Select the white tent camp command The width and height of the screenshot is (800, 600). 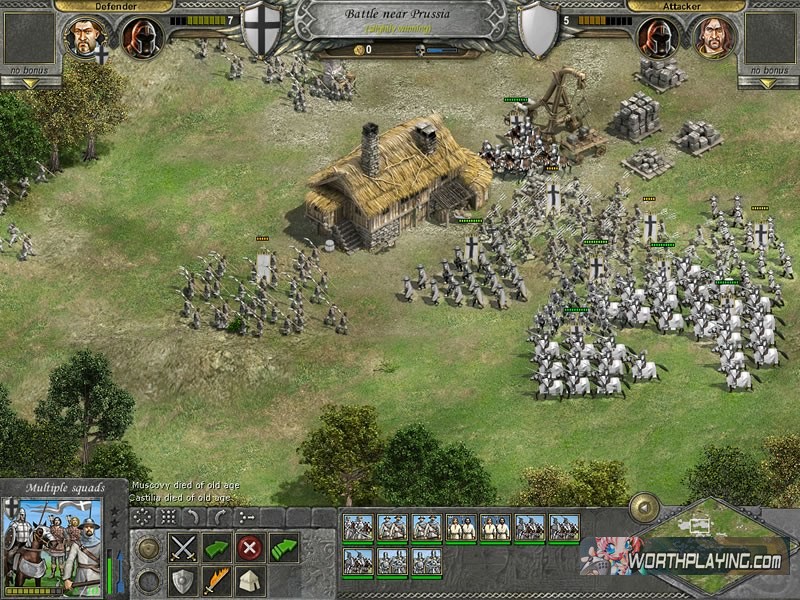tap(249, 580)
